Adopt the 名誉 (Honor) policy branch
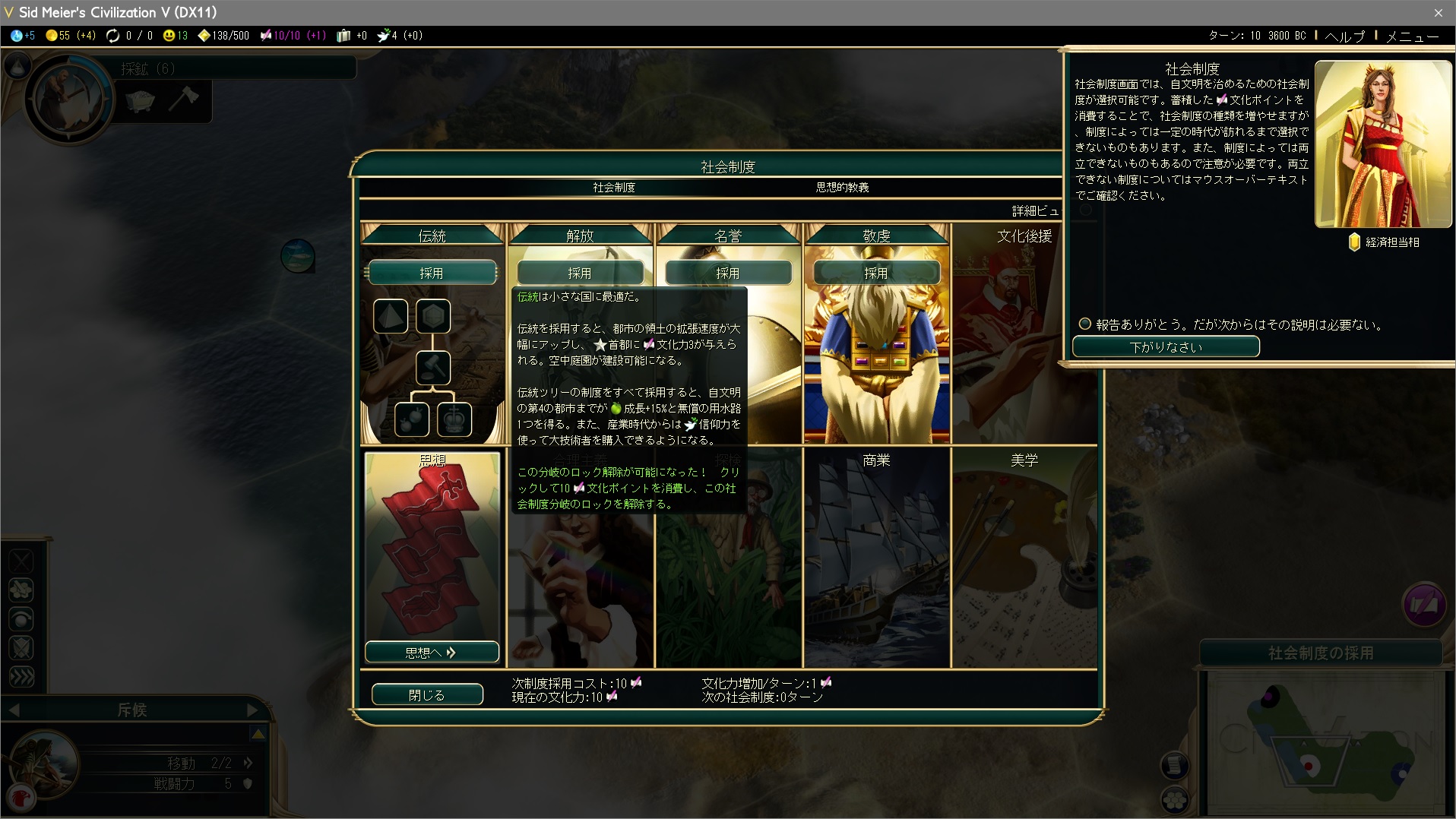 [x=727, y=273]
